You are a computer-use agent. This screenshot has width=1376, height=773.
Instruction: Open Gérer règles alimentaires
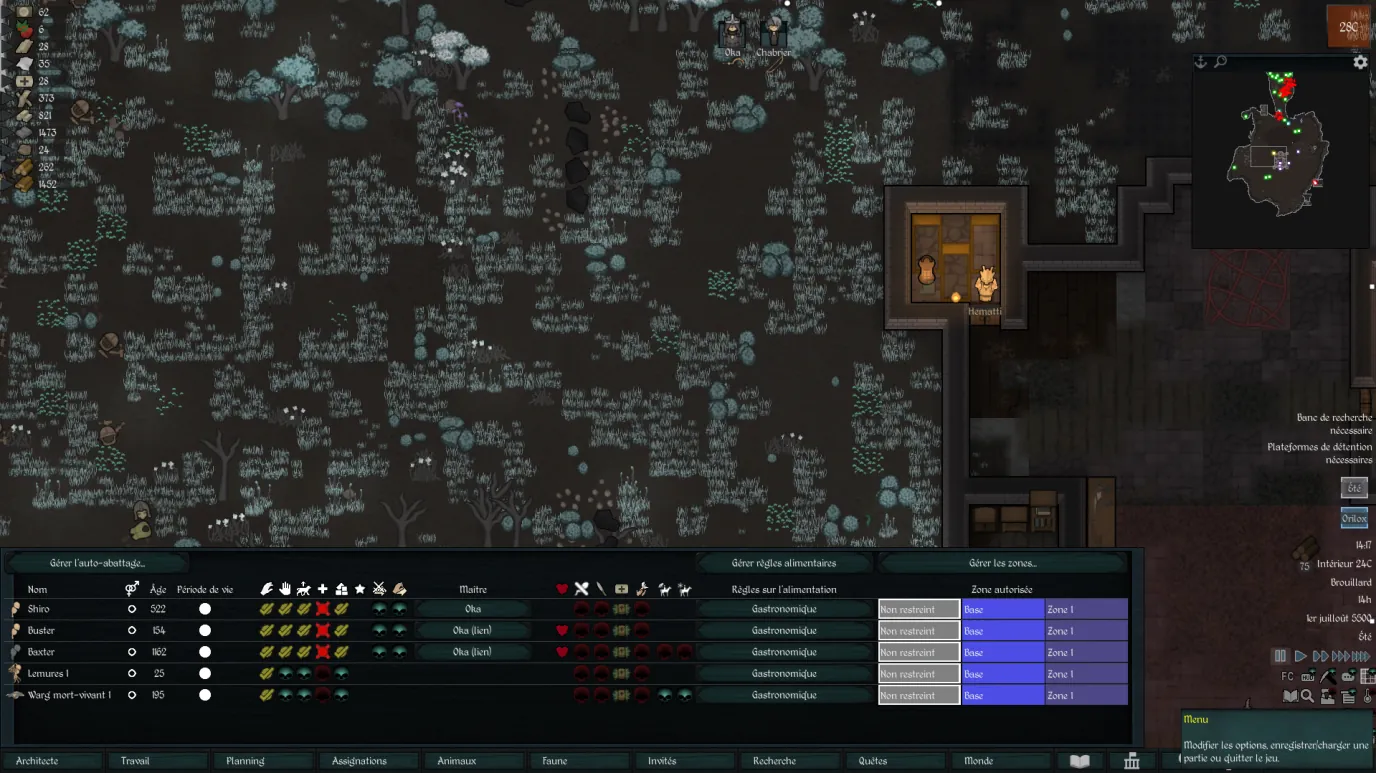(783, 563)
